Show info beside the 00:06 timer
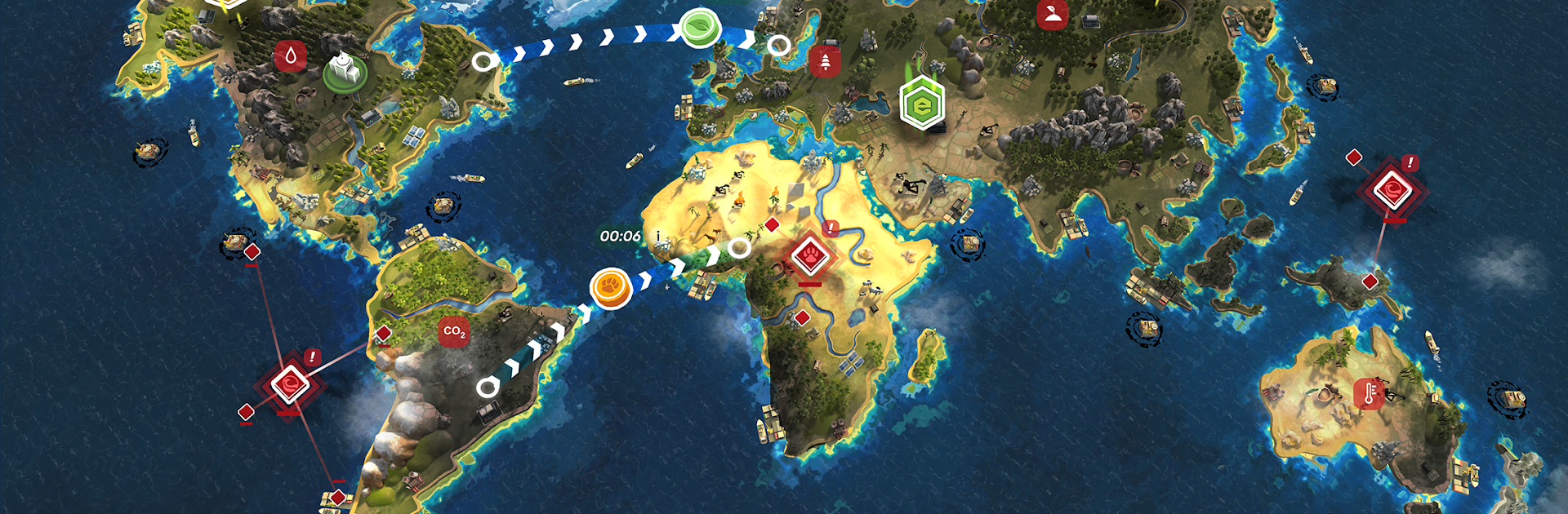Image resolution: width=1568 pixels, height=514 pixels. point(658,236)
